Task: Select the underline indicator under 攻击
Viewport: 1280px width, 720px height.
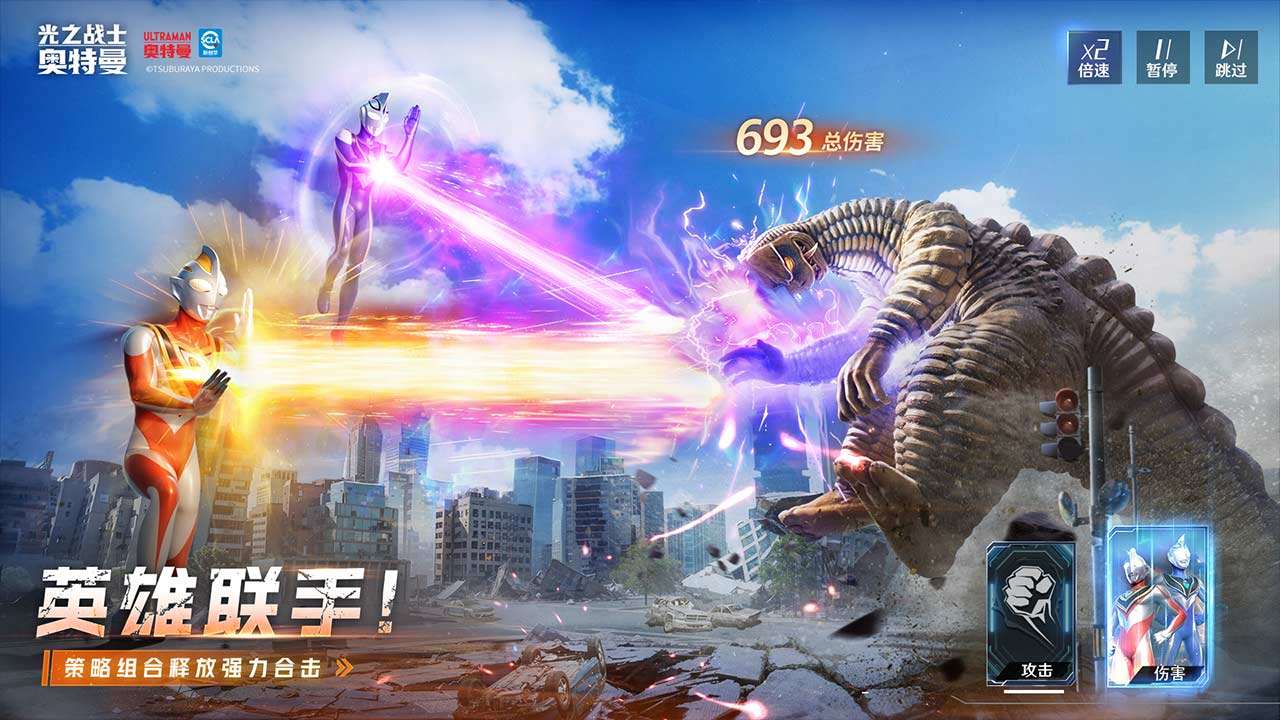Action: click(x=1034, y=690)
